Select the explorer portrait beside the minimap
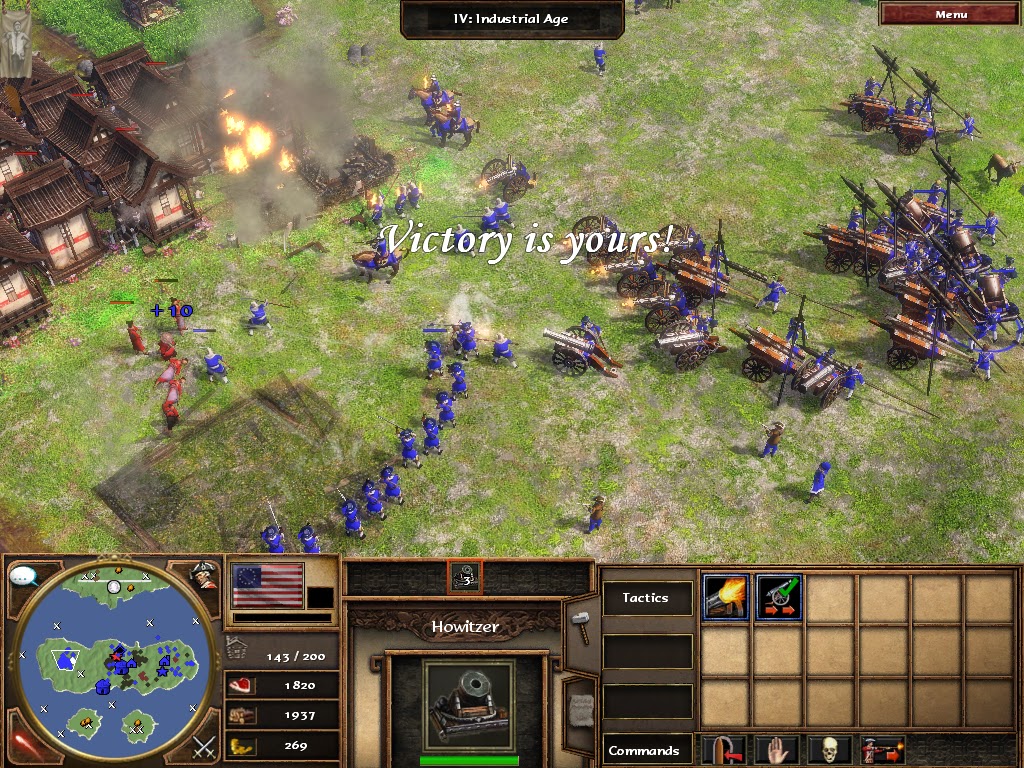Viewport: 1024px width, 768px height. pyautogui.click(x=205, y=575)
